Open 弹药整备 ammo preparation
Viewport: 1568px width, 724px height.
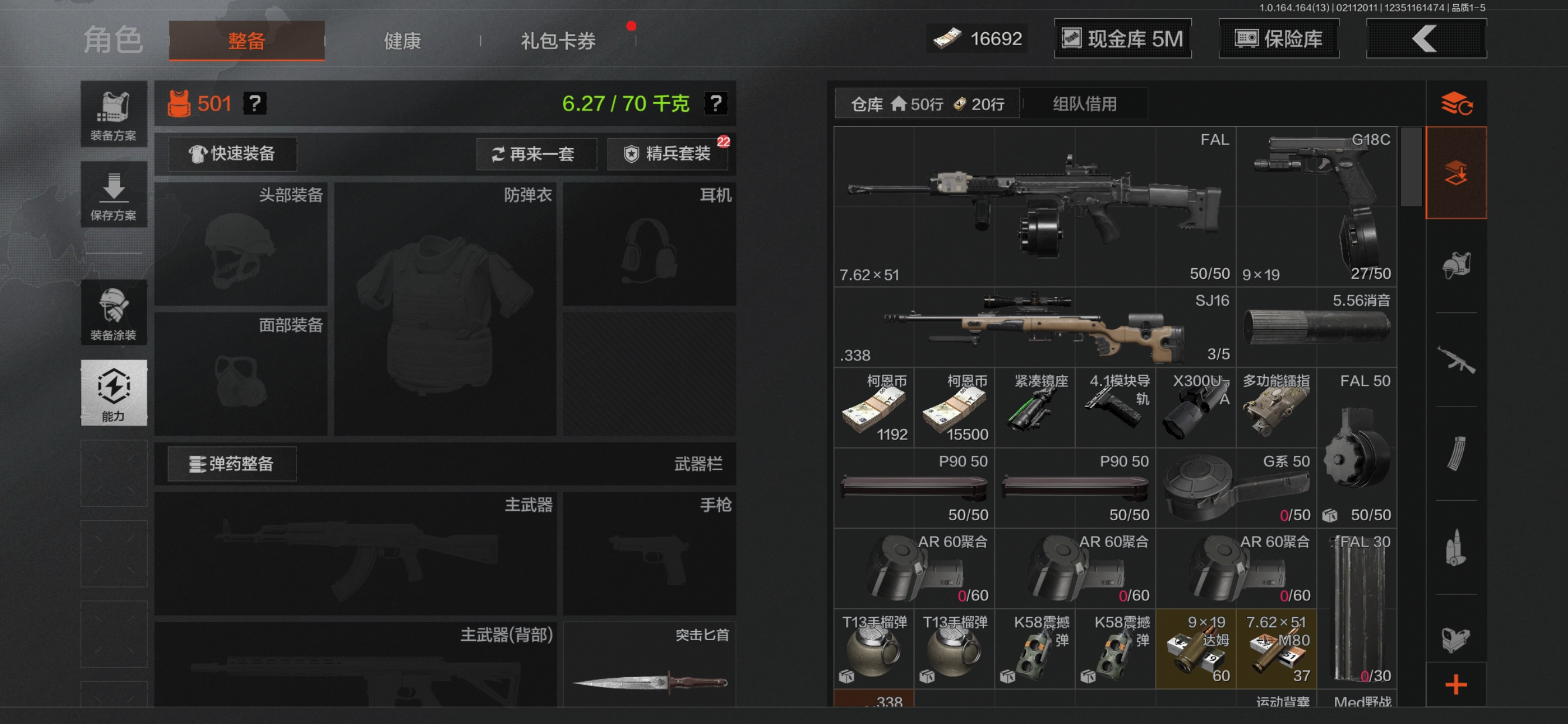232,464
